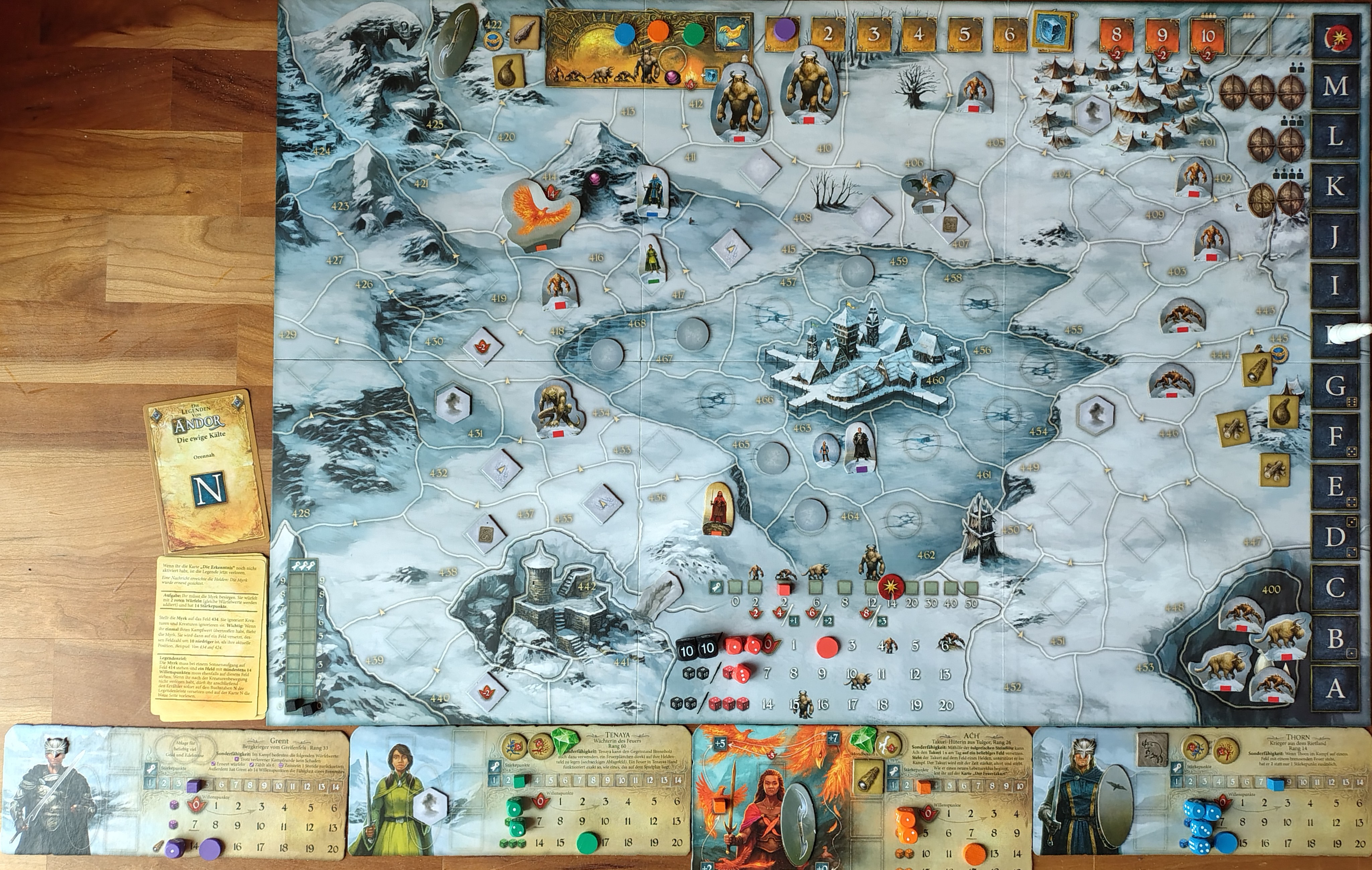1372x870 pixels.
Task: Select the red disc on the creature strength table
Action: pyautogui.click(x=827, y=646)
